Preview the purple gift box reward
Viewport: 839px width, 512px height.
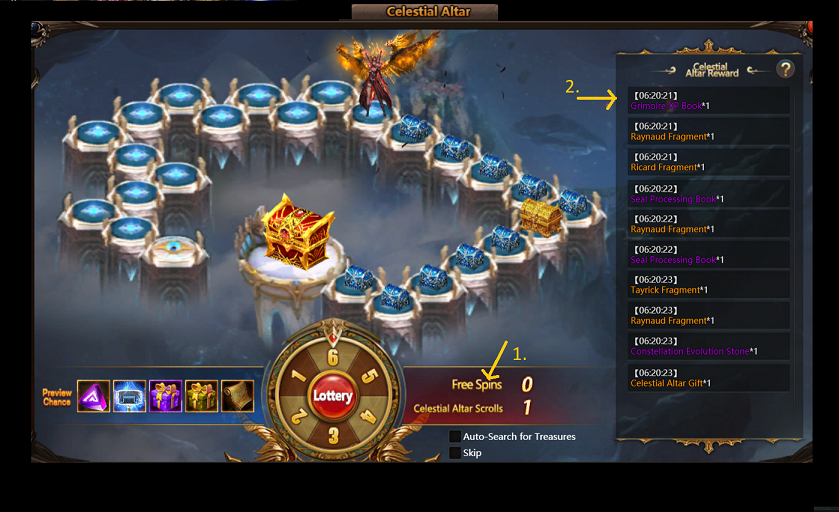(166, 396)
